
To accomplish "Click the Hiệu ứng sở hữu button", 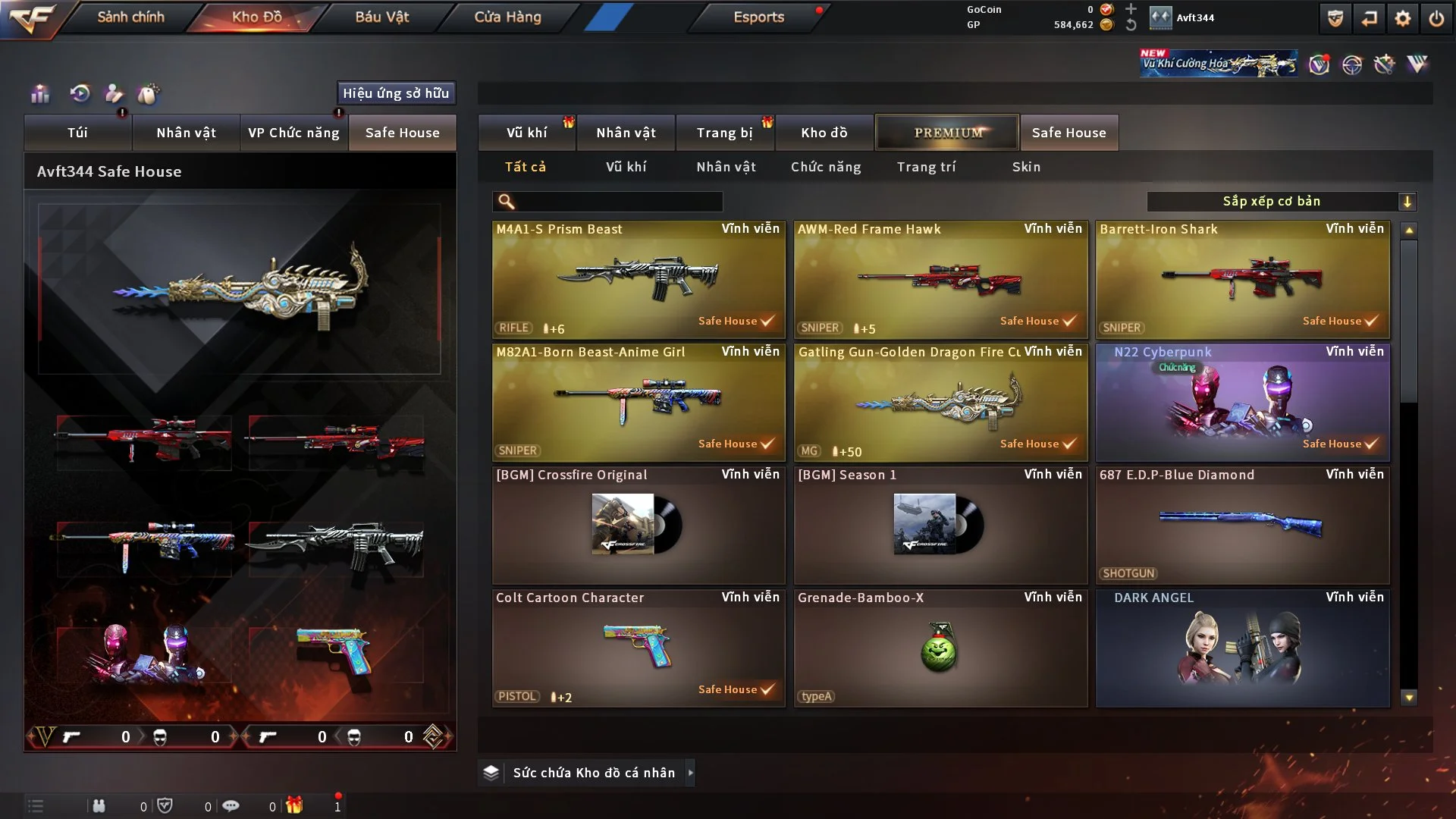I will coord(396,93).
